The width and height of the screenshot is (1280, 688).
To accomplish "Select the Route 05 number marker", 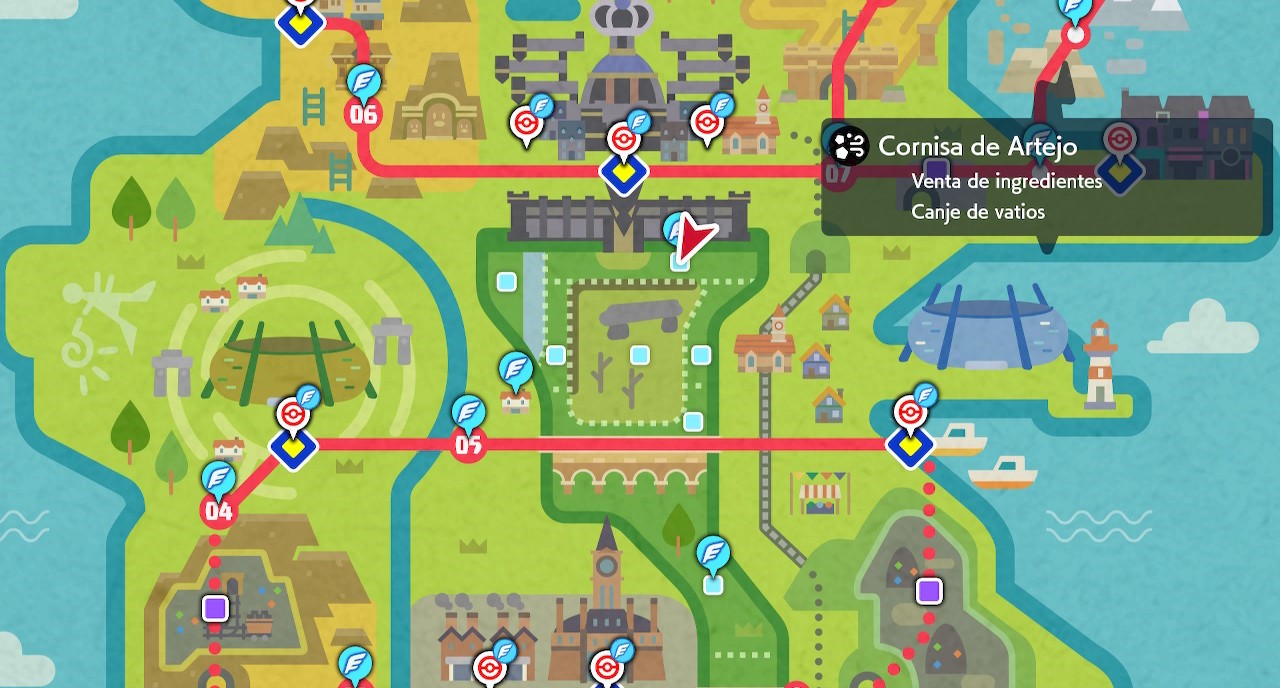I will pyautogui.click(x=468, y=445).
